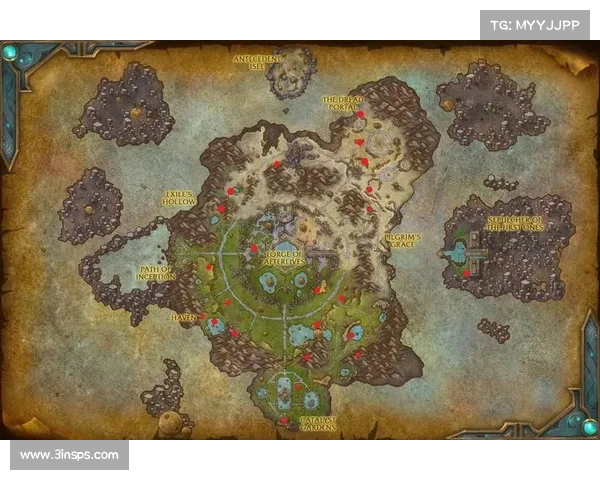Select the Antecedent Isle map label
This screenshot has height=480, width=600.
(x=256, y=63)
